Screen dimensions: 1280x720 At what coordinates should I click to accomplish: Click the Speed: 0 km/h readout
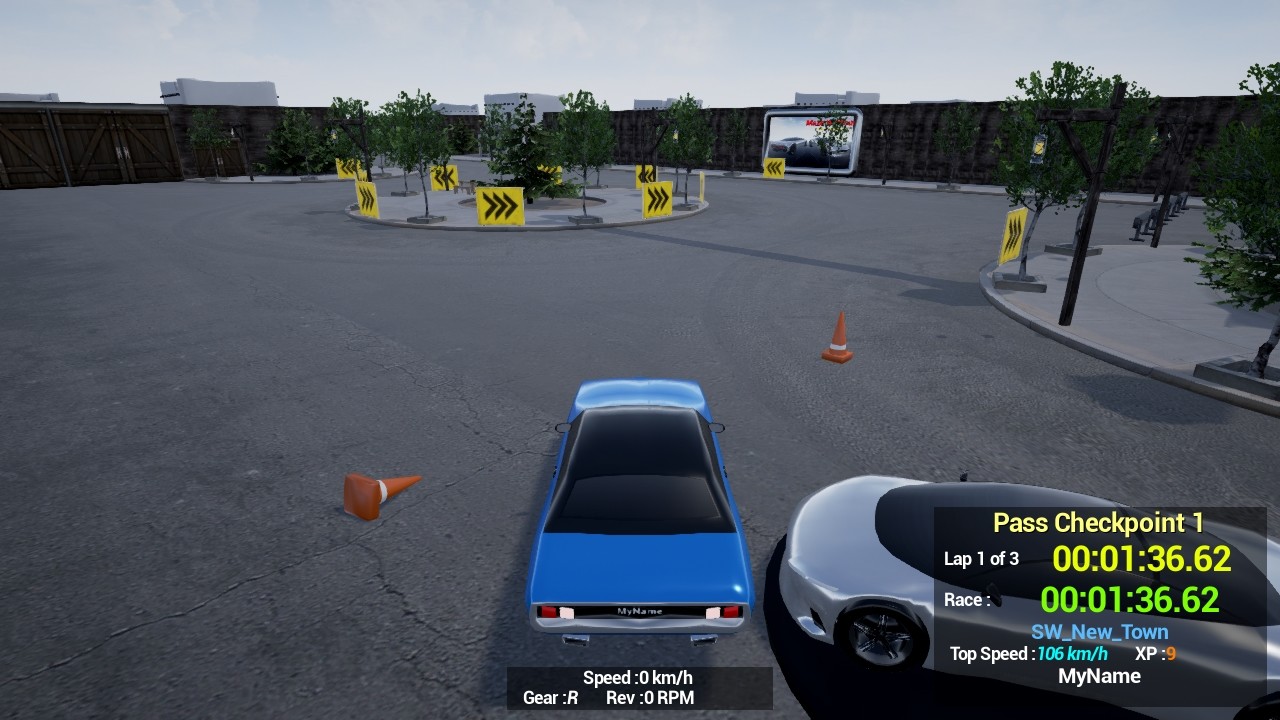click(x=638, y=677)
